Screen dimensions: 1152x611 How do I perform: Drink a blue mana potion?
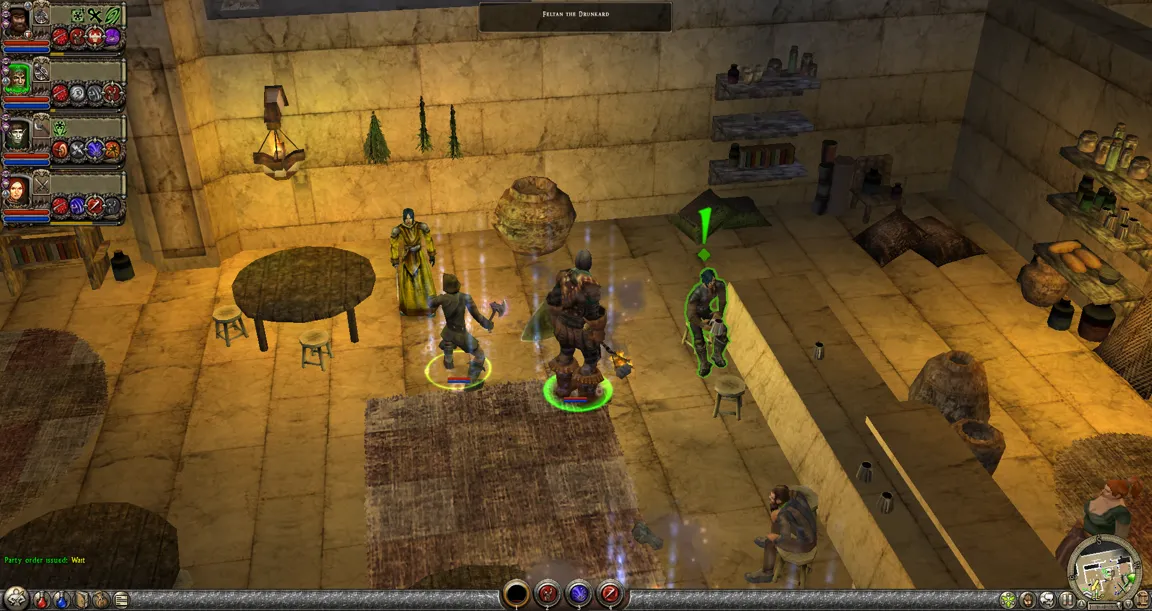click(60, 600)
